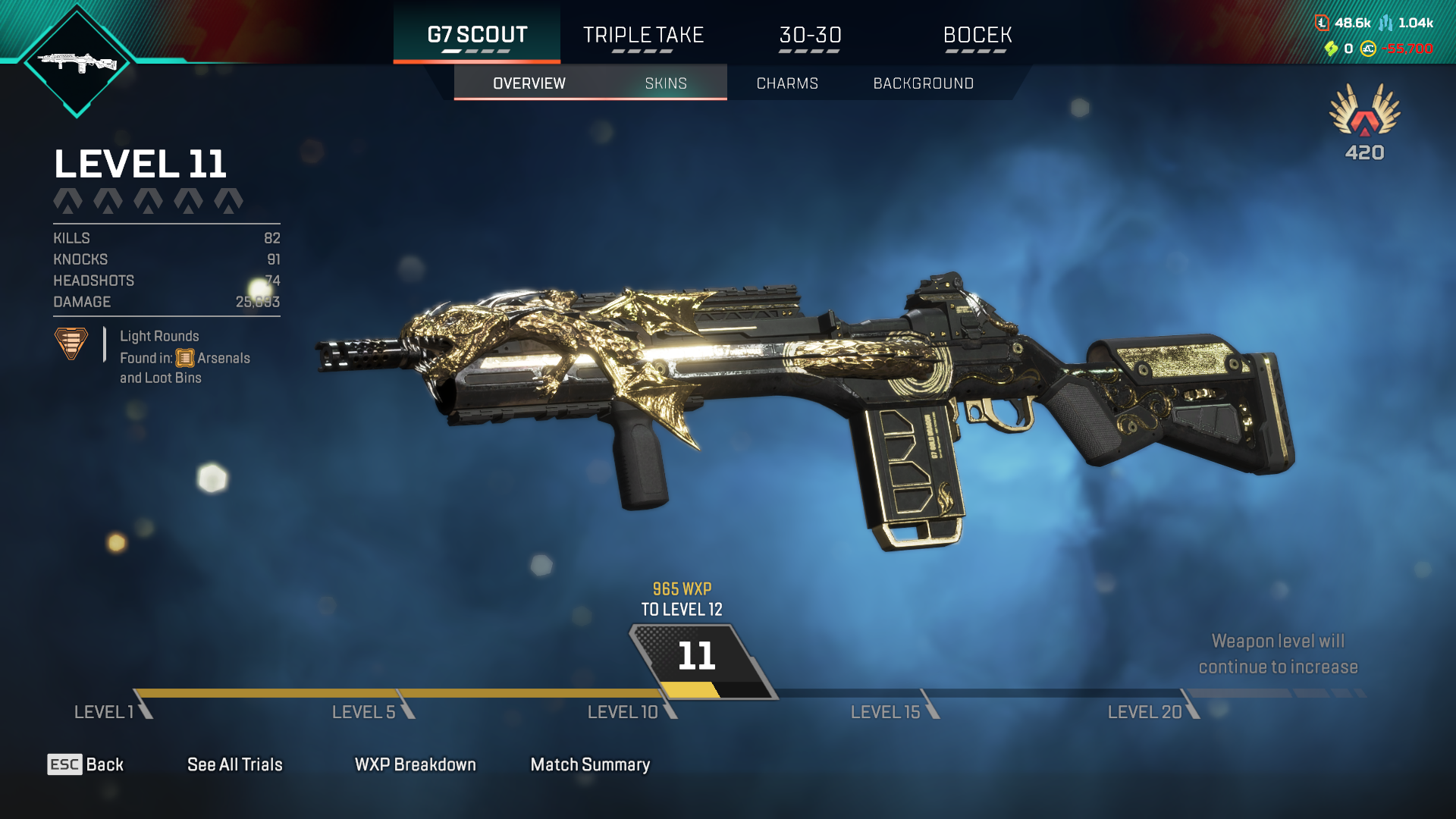Open the Background section
1456x819 pixels.
point(923,83)
